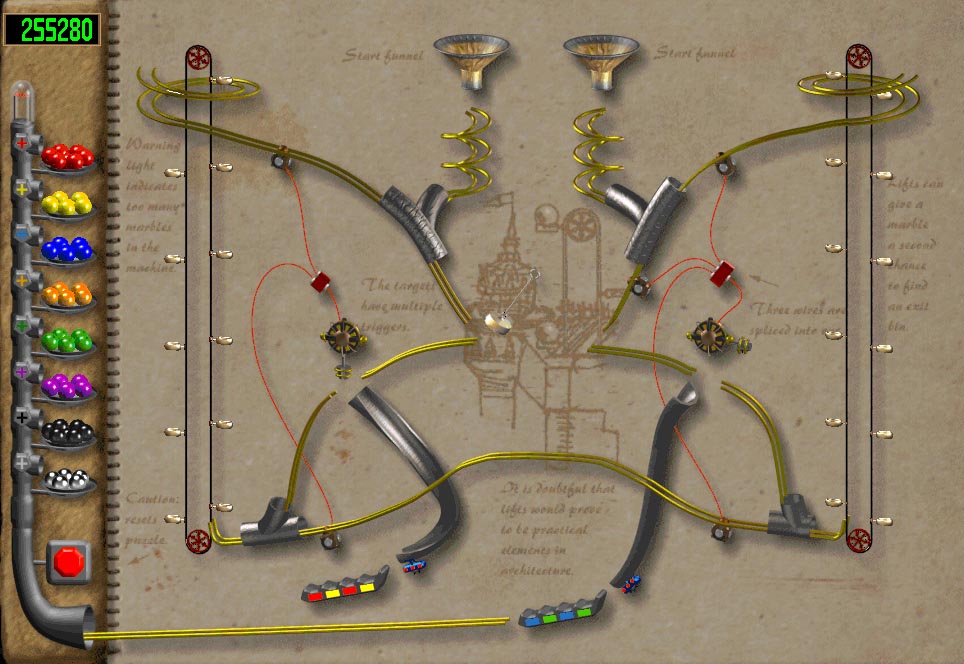Select the purple marble pile
This screenshot has width=964, height=664.
pos(68,386)
